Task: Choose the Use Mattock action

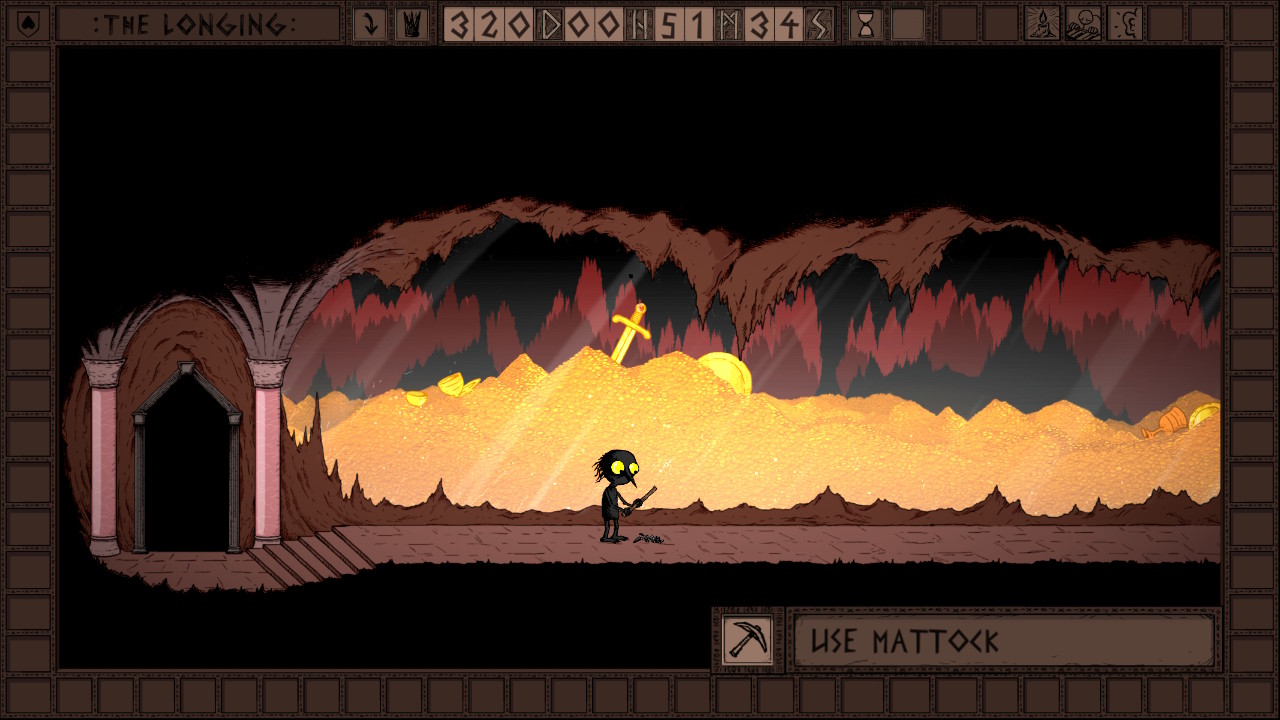Action: 1003,641
